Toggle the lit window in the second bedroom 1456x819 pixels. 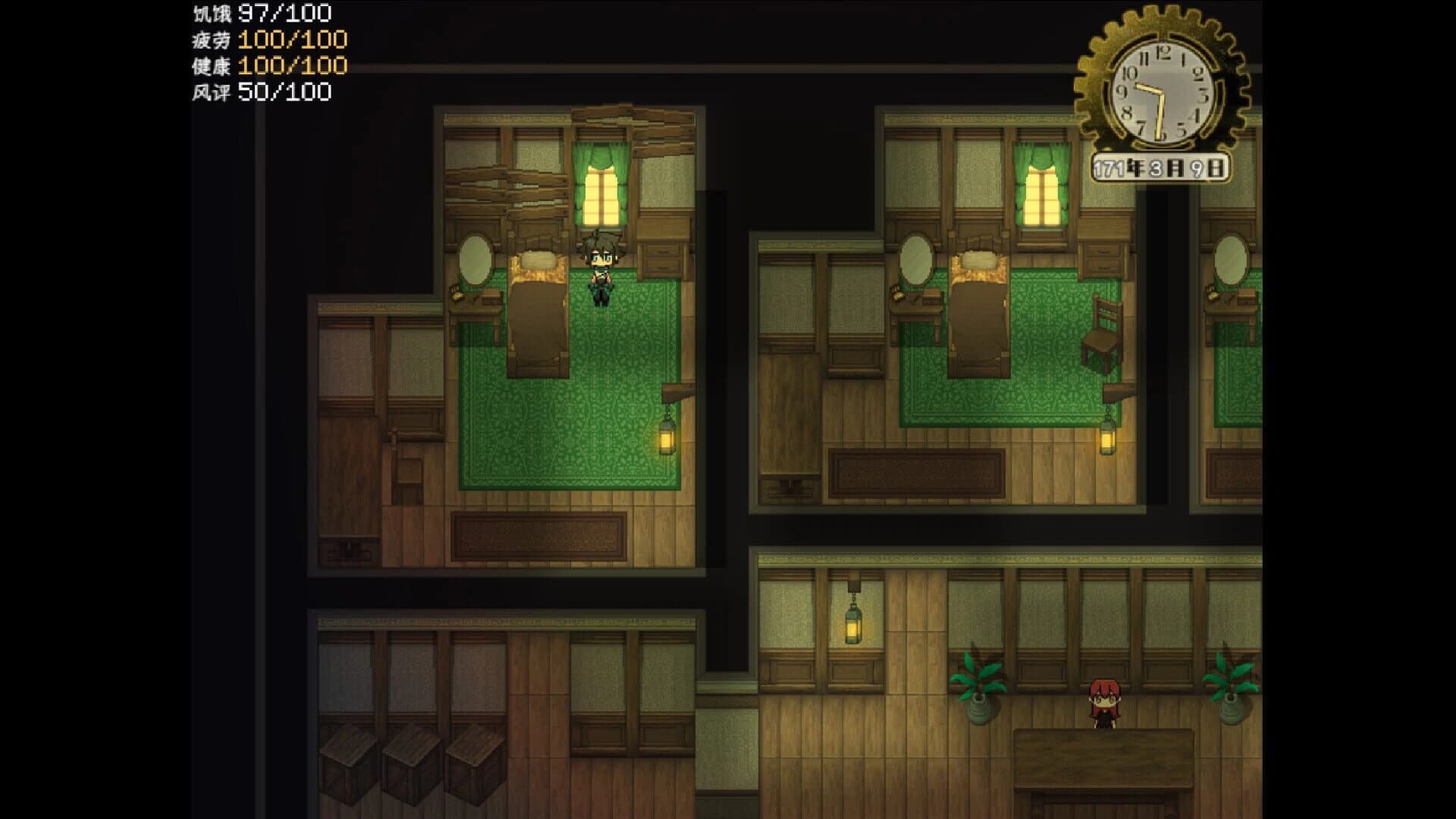[1043, 182]
